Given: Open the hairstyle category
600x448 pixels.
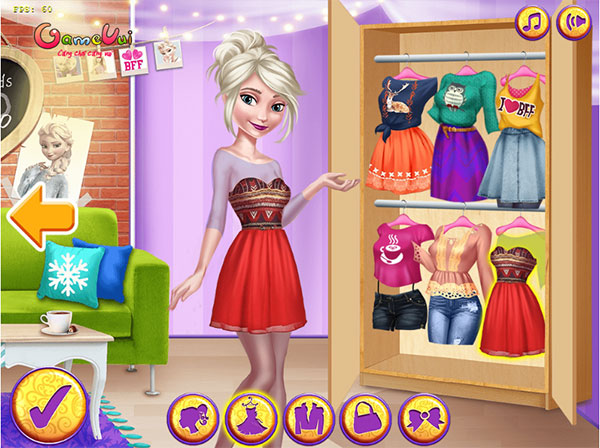Looking at the screenshot, I should pos(192,416).
